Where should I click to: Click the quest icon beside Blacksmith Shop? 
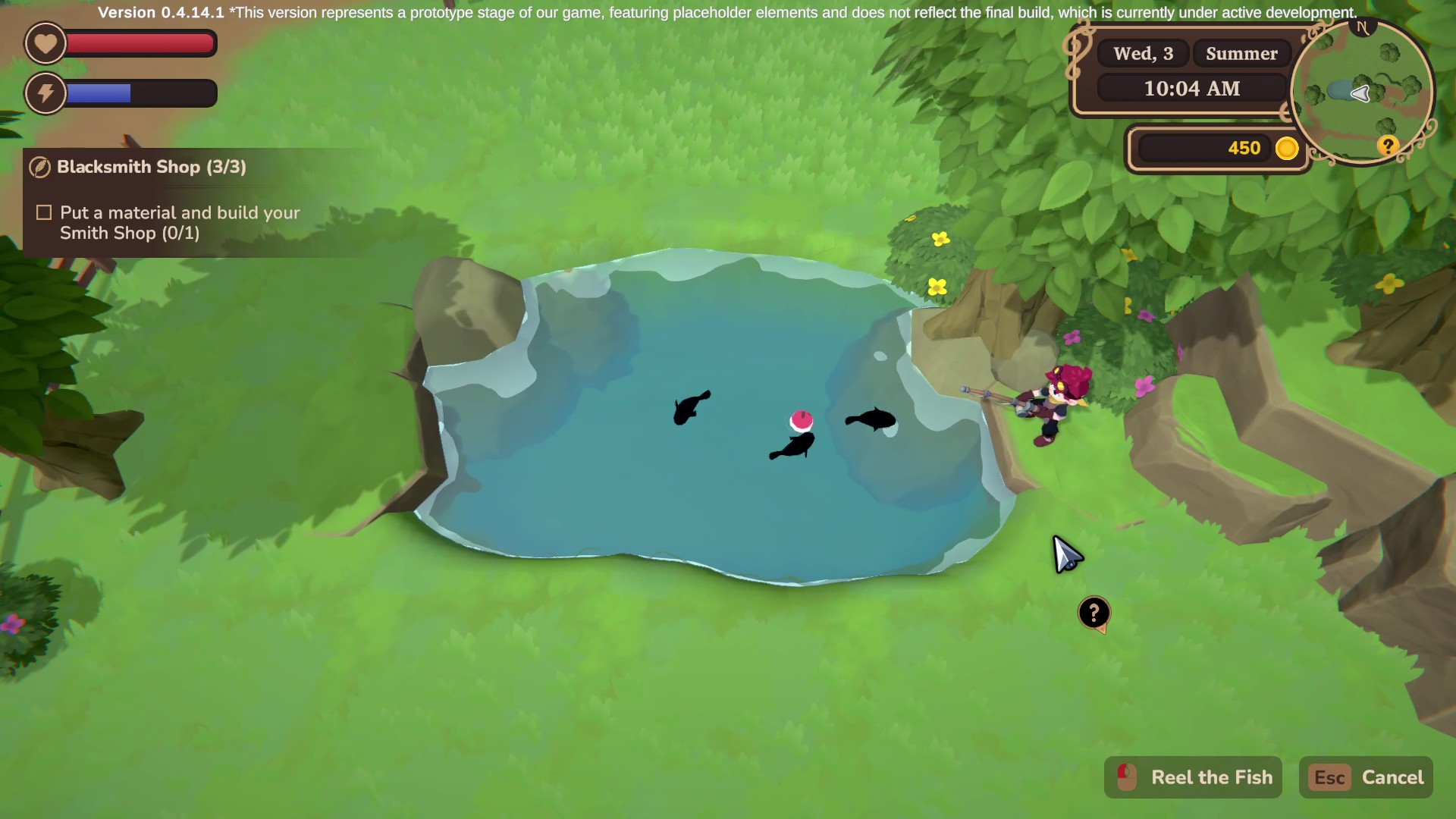coord(39,168)
